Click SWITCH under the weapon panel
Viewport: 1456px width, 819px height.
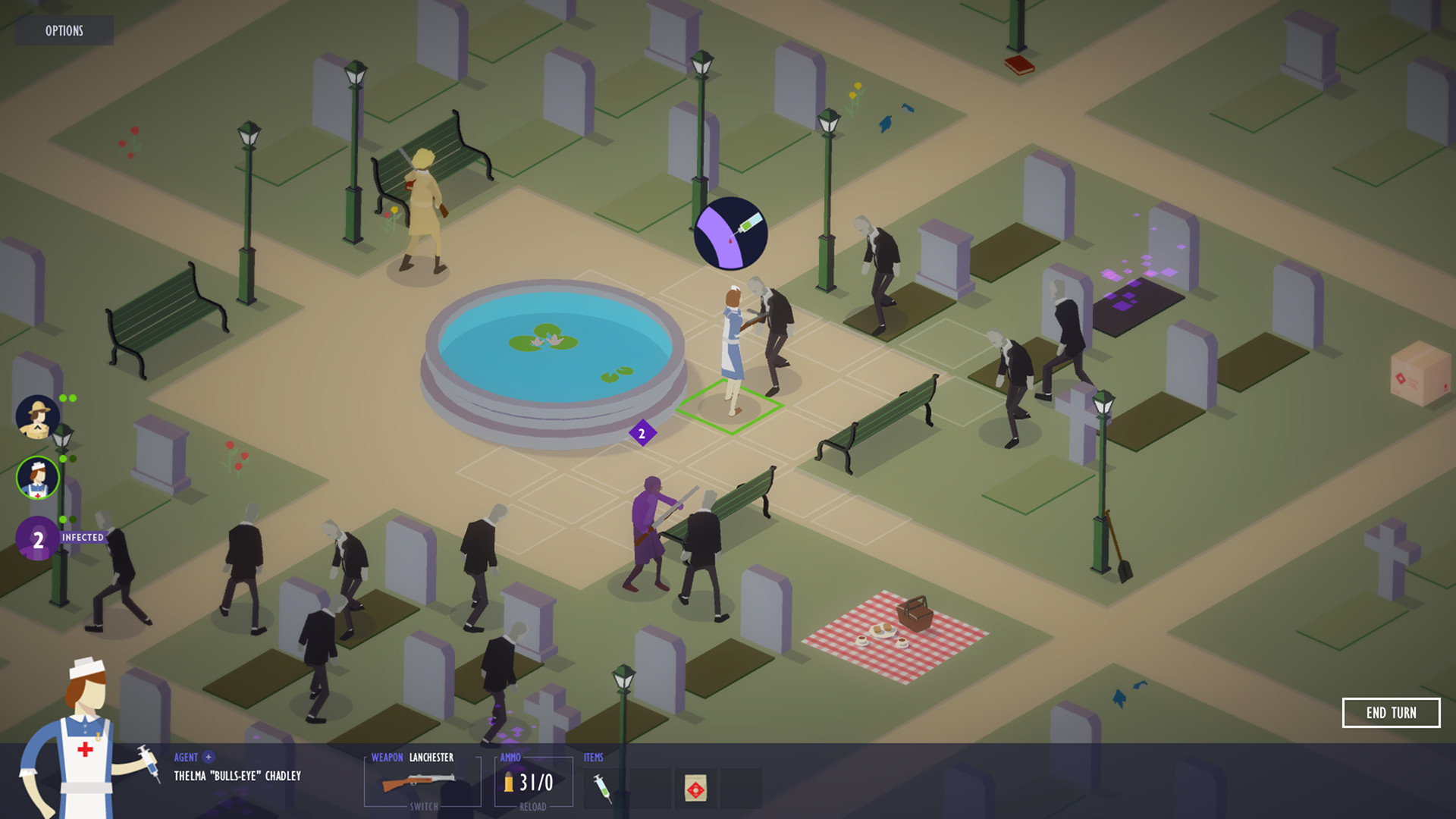point(422,806)
